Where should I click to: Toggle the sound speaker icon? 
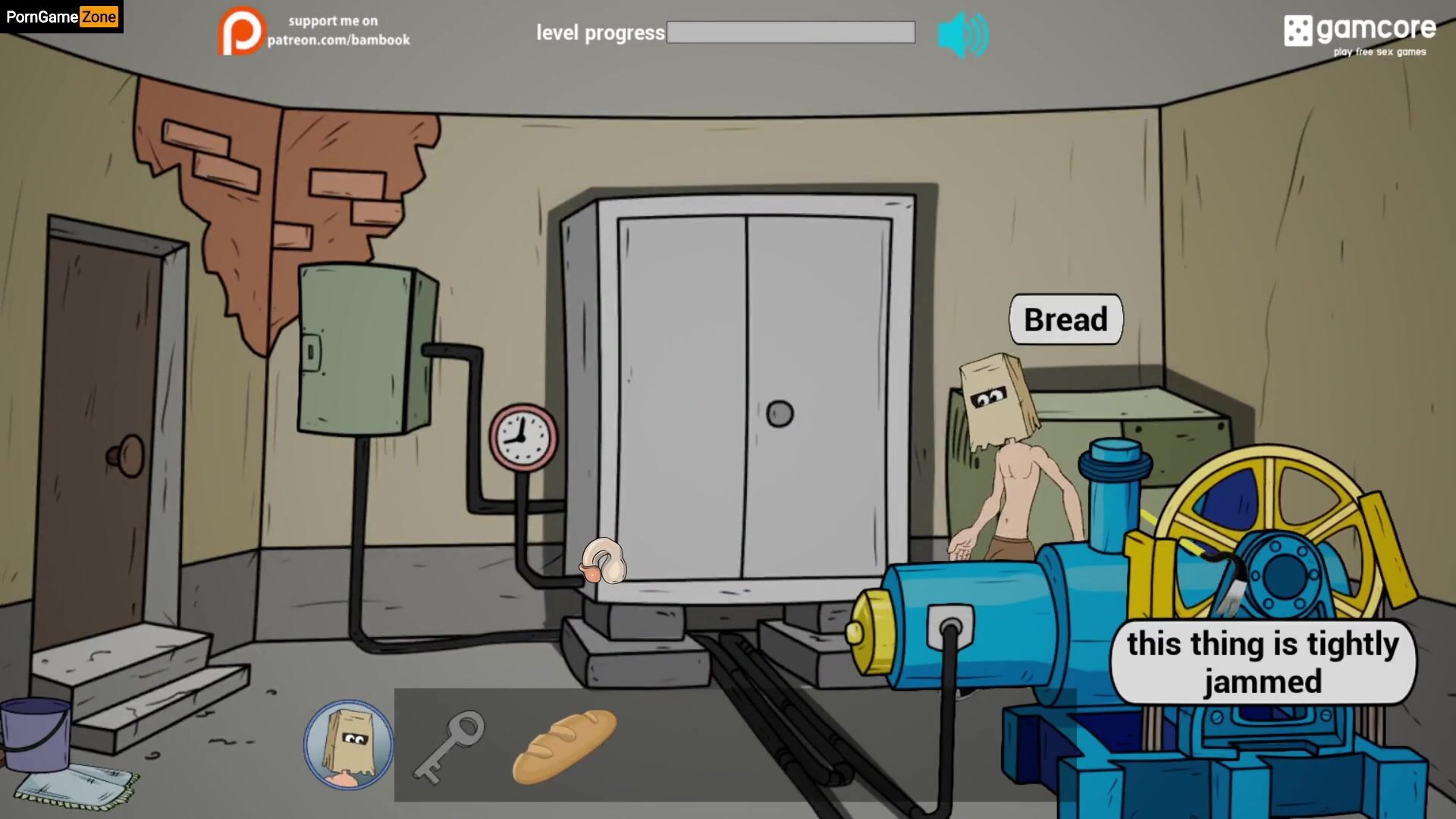962,35
